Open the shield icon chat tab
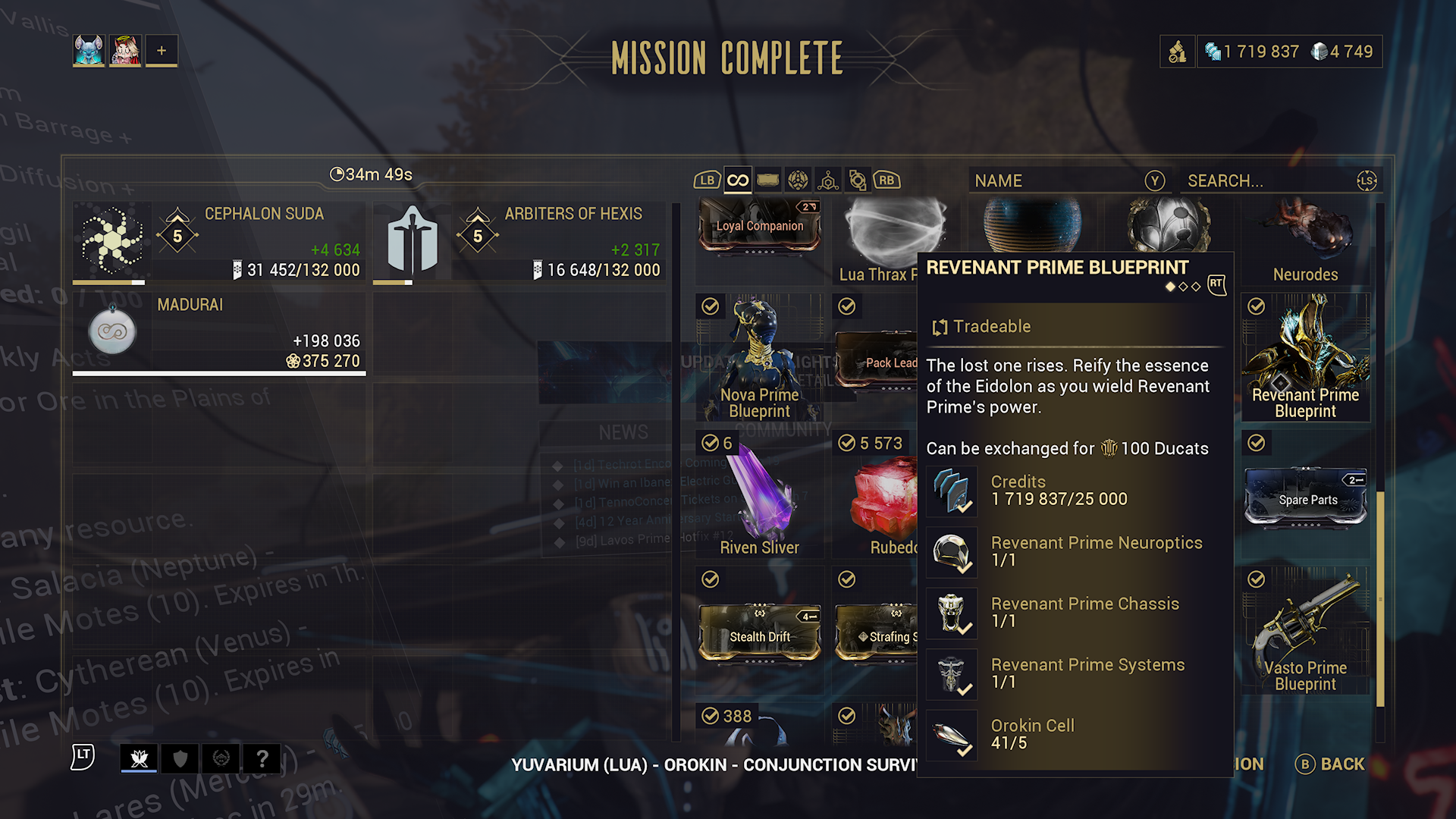 pos(180,758)
